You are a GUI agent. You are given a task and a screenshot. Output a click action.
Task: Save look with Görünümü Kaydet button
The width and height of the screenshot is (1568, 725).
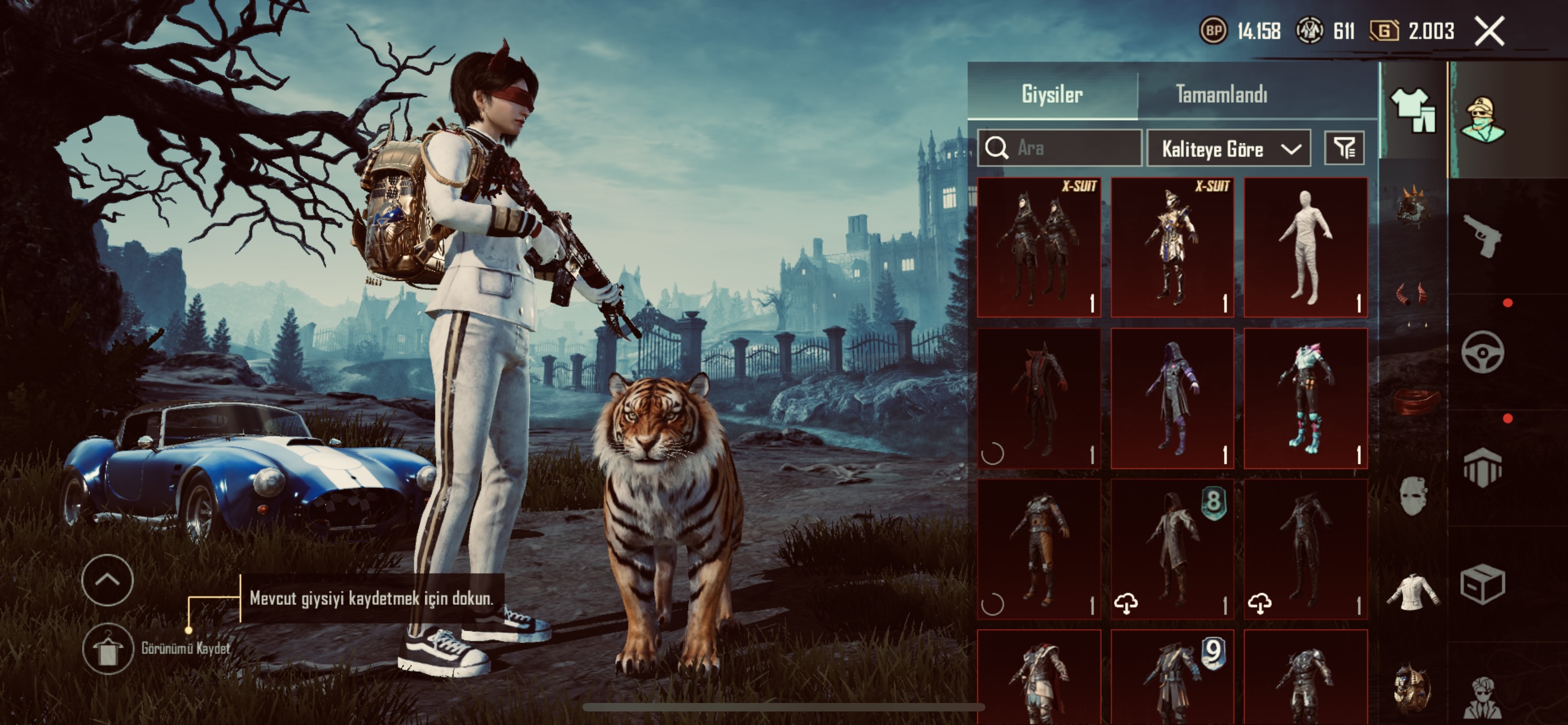(x=108, y=649)
